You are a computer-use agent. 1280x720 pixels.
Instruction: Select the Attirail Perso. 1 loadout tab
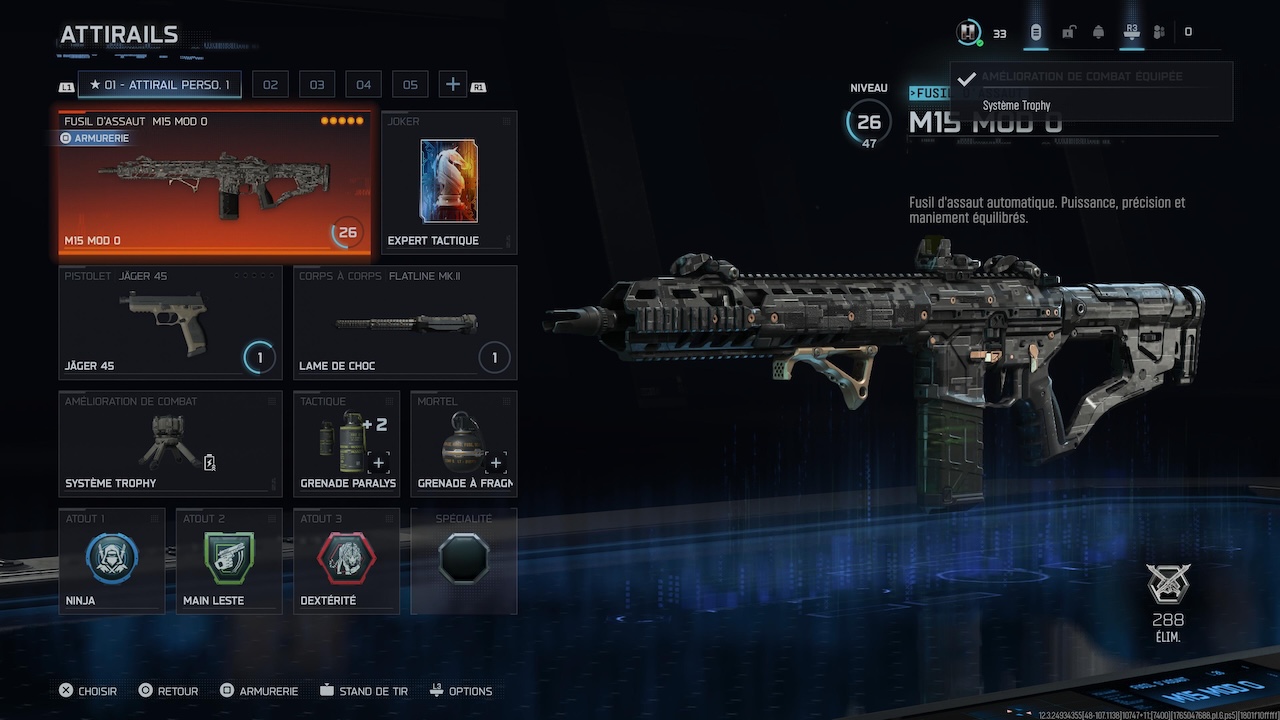pos(159,85)
